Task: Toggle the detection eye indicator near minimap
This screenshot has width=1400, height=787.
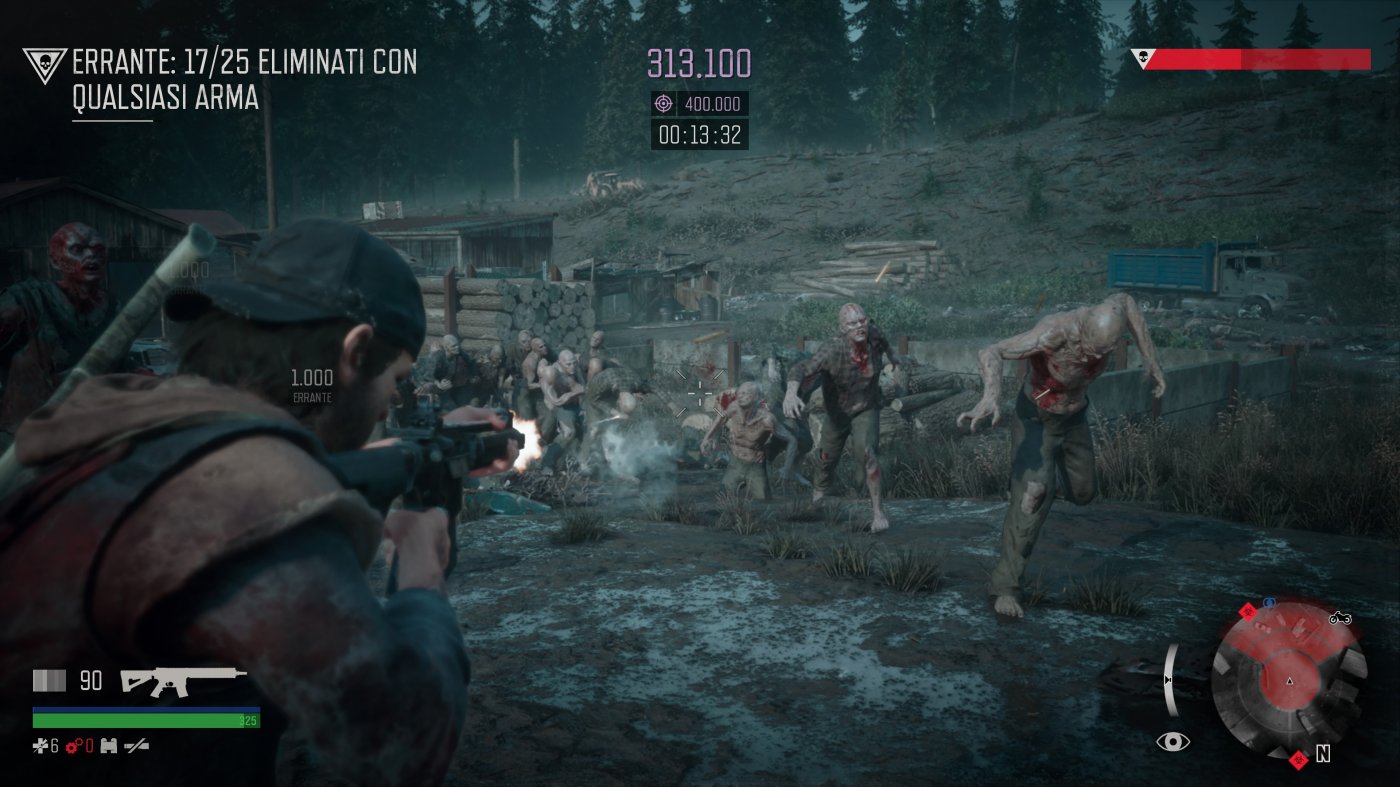Action: click(x=1174, y=740)
